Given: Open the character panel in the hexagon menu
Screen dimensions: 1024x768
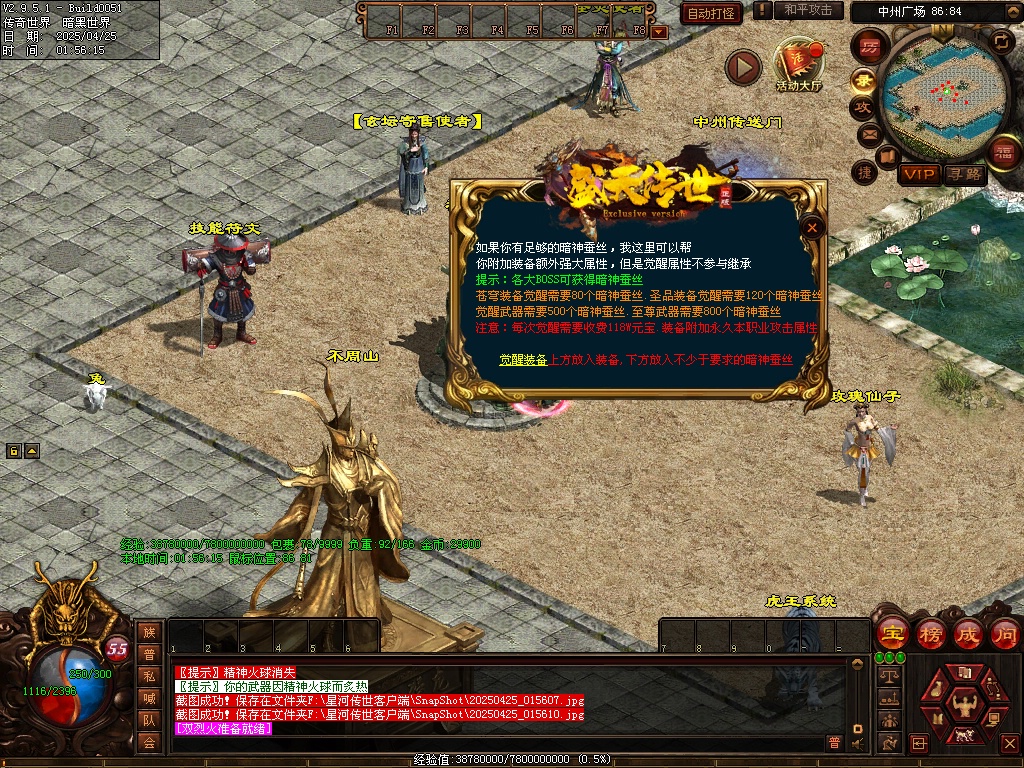Looking at the screenshot, I should tap(964, 706).
